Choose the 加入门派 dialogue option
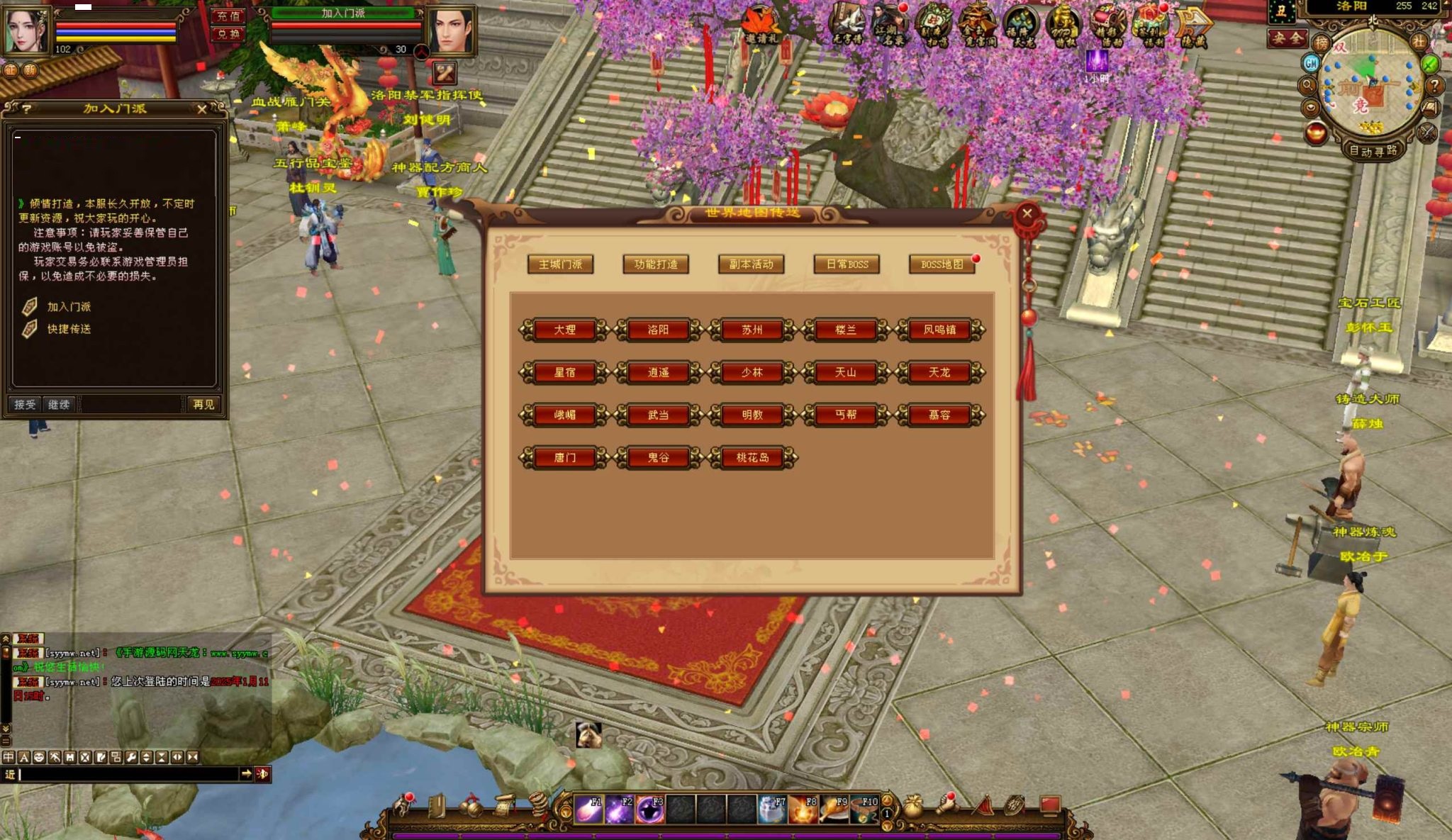Screen dimensions: 1452x840 [69, 307]
